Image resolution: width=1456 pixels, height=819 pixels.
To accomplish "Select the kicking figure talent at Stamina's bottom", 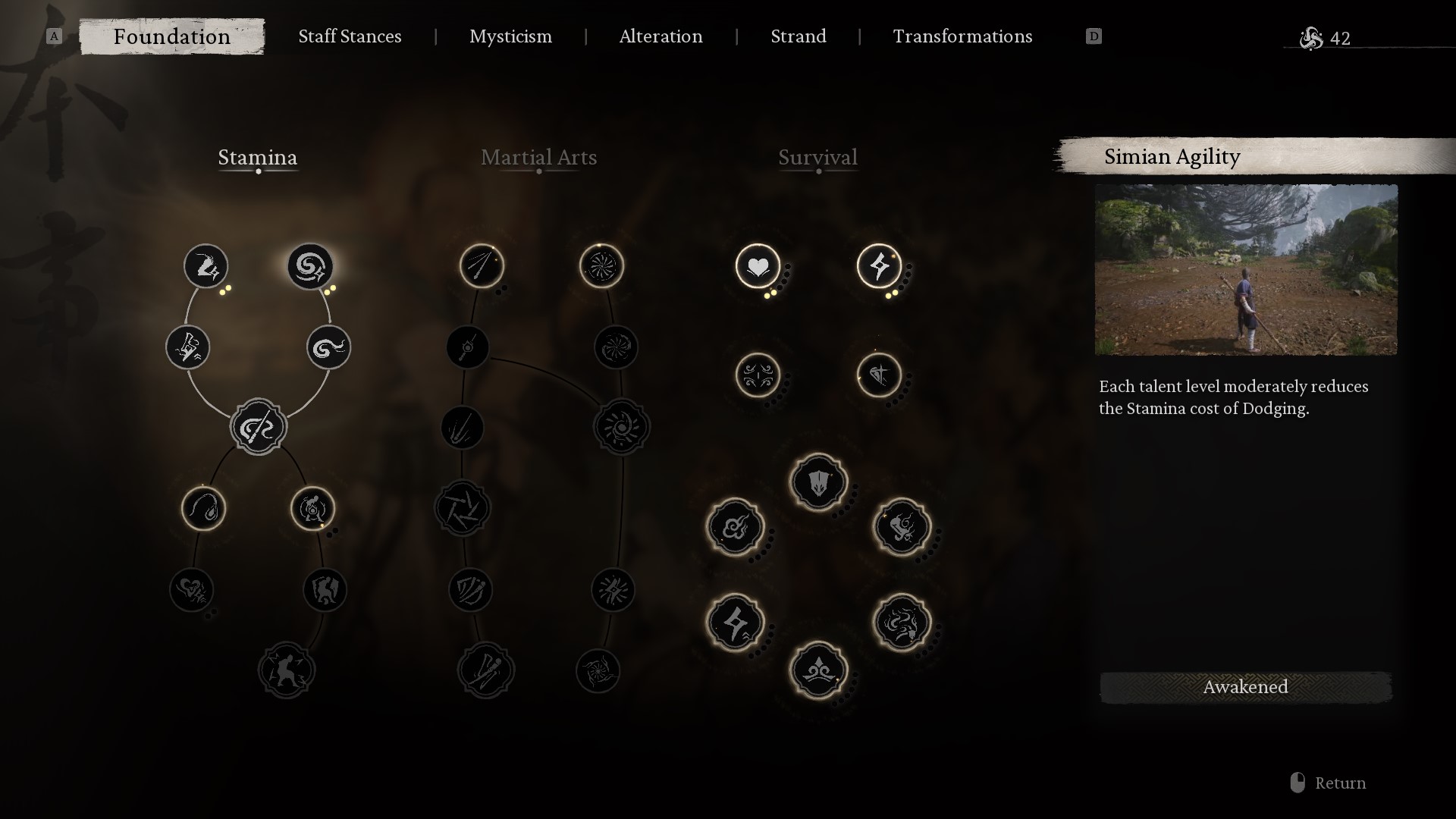I will [x=287, y=670].
